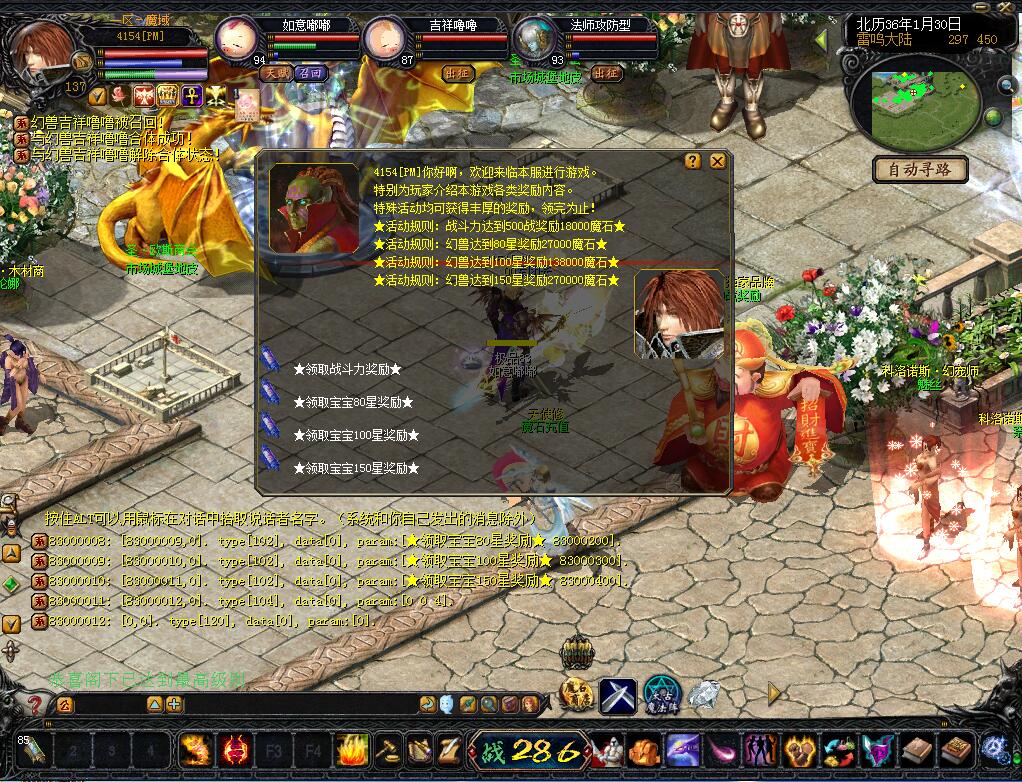The height and width of the screenshot is (782, 1022).
Task: Click the red question mark help icon
Action: tap(35, 704)
